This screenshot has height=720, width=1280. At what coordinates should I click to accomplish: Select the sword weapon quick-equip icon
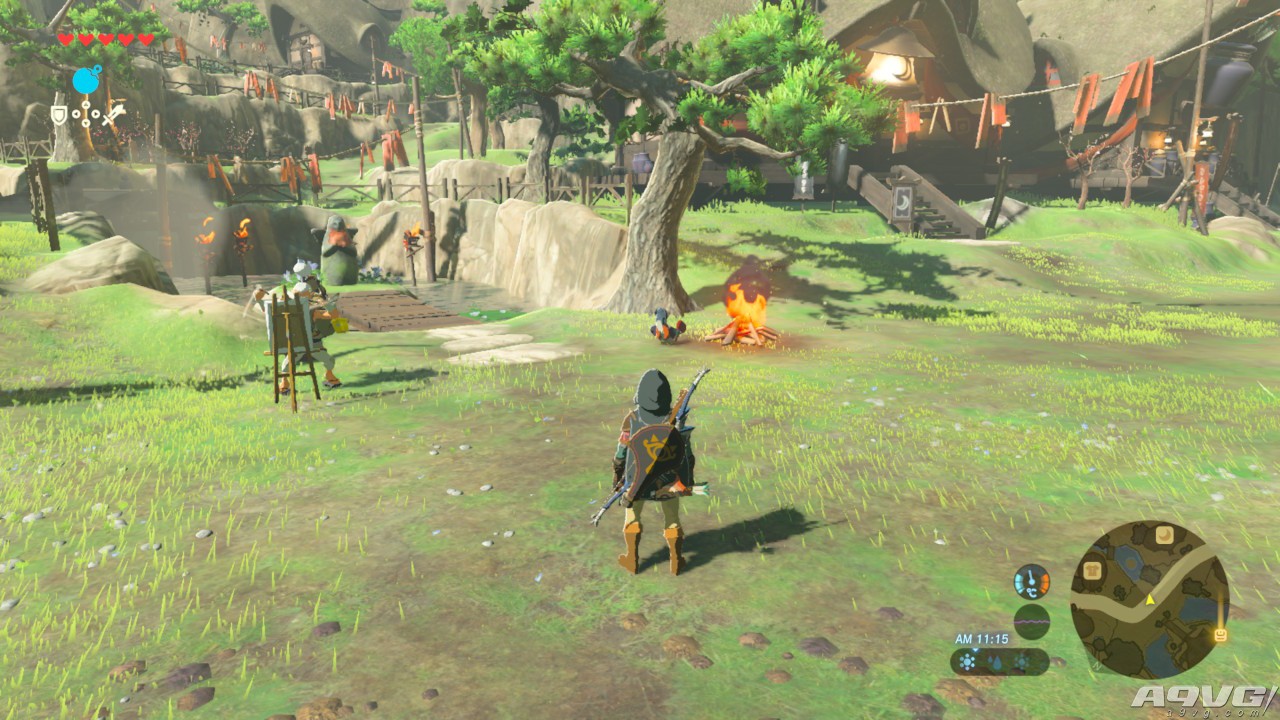pyautogui.click(x=114, y=114)
